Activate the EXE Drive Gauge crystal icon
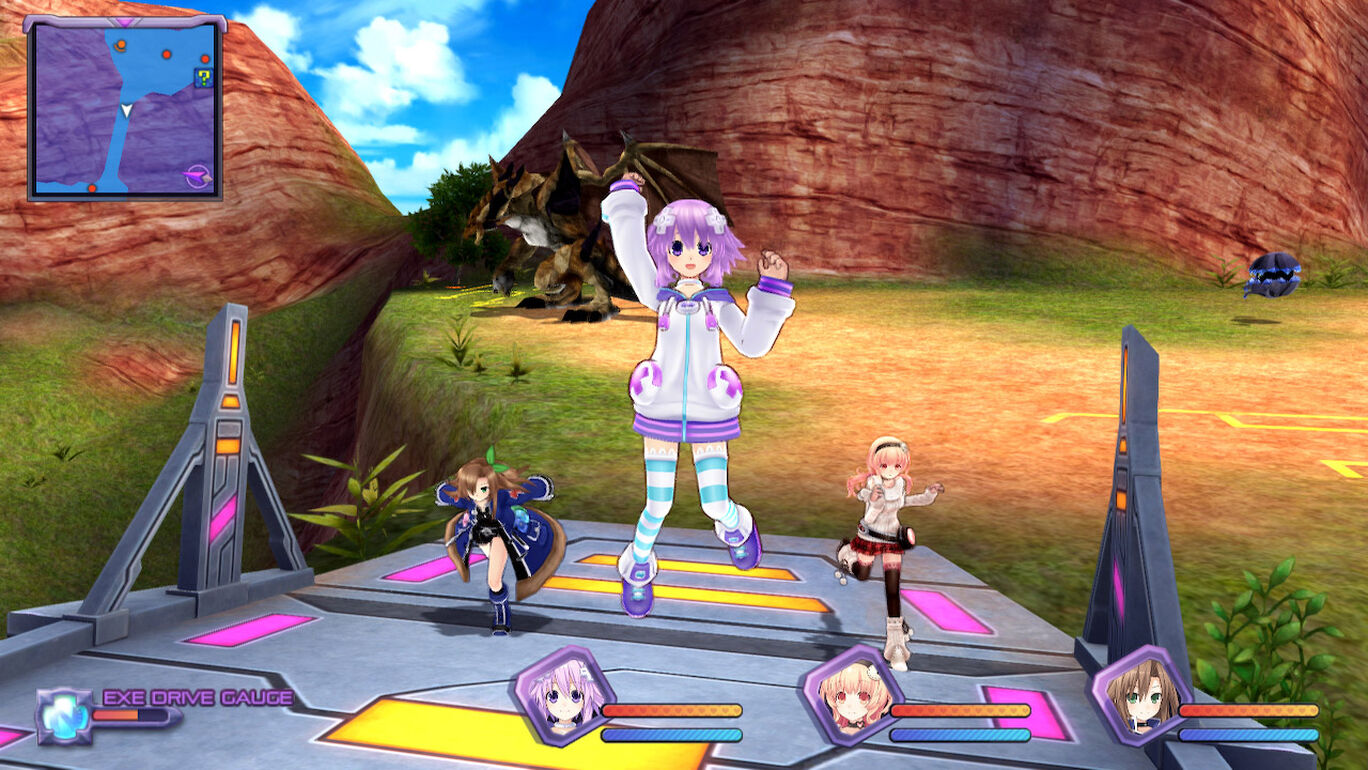This screenshot has width=1368, height=770. 63,716
